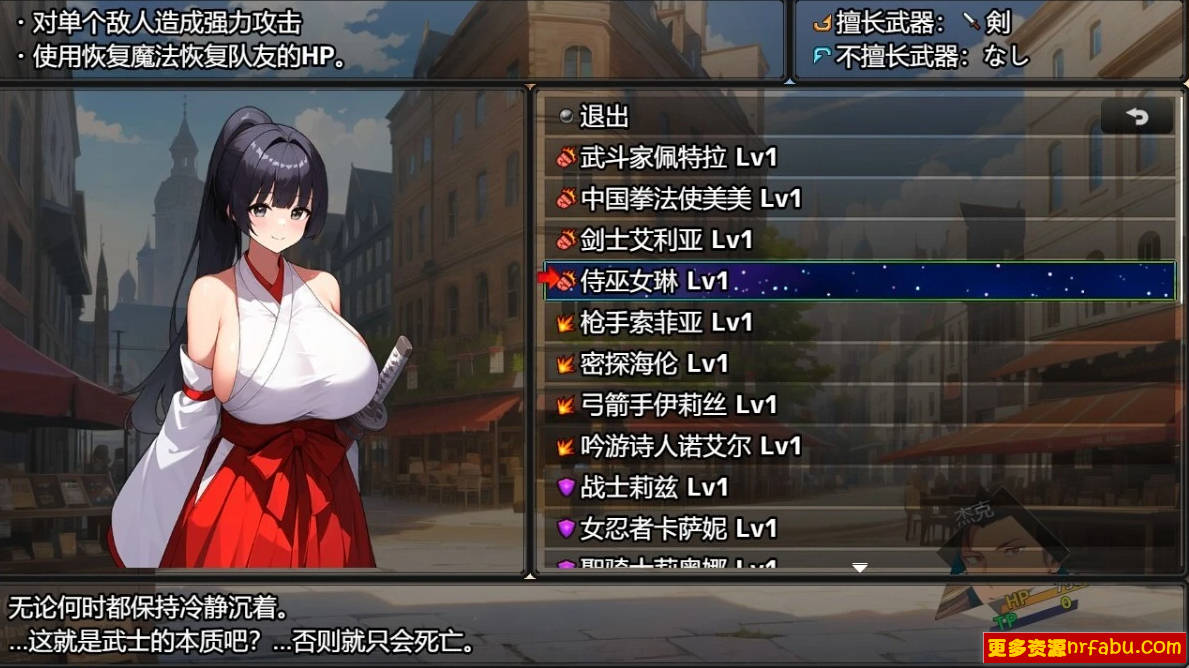This screenshot has height=668, width=1189.
Task: Click the back arrow button
Action: (x=1137, y=117)
